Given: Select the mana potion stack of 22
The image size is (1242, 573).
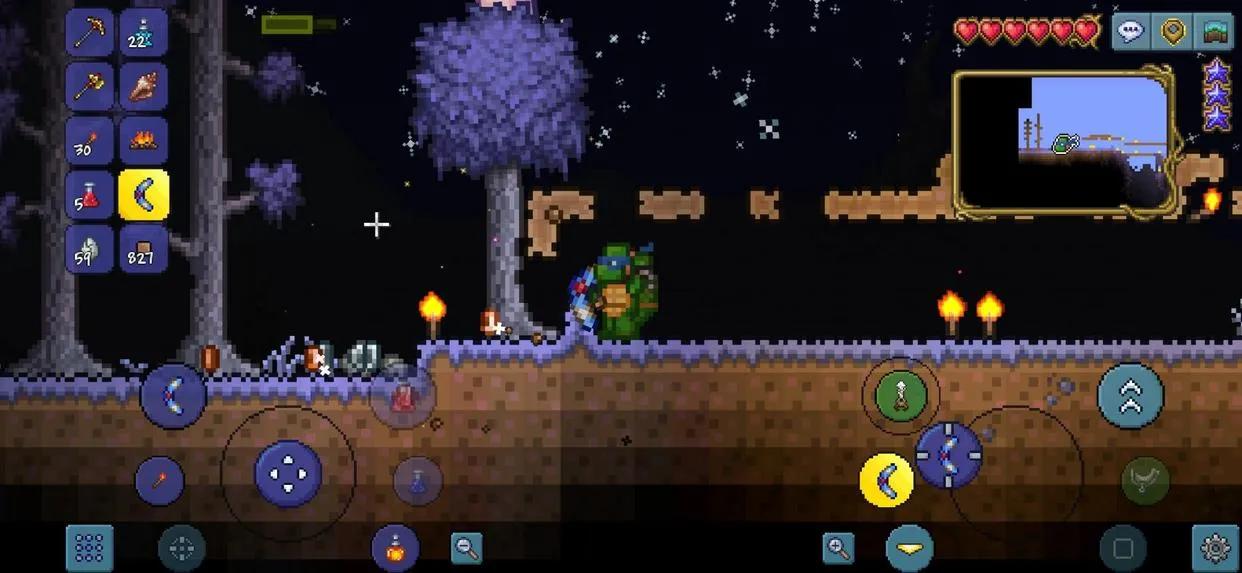Looking at the screenshot, I should coord(143,32).
